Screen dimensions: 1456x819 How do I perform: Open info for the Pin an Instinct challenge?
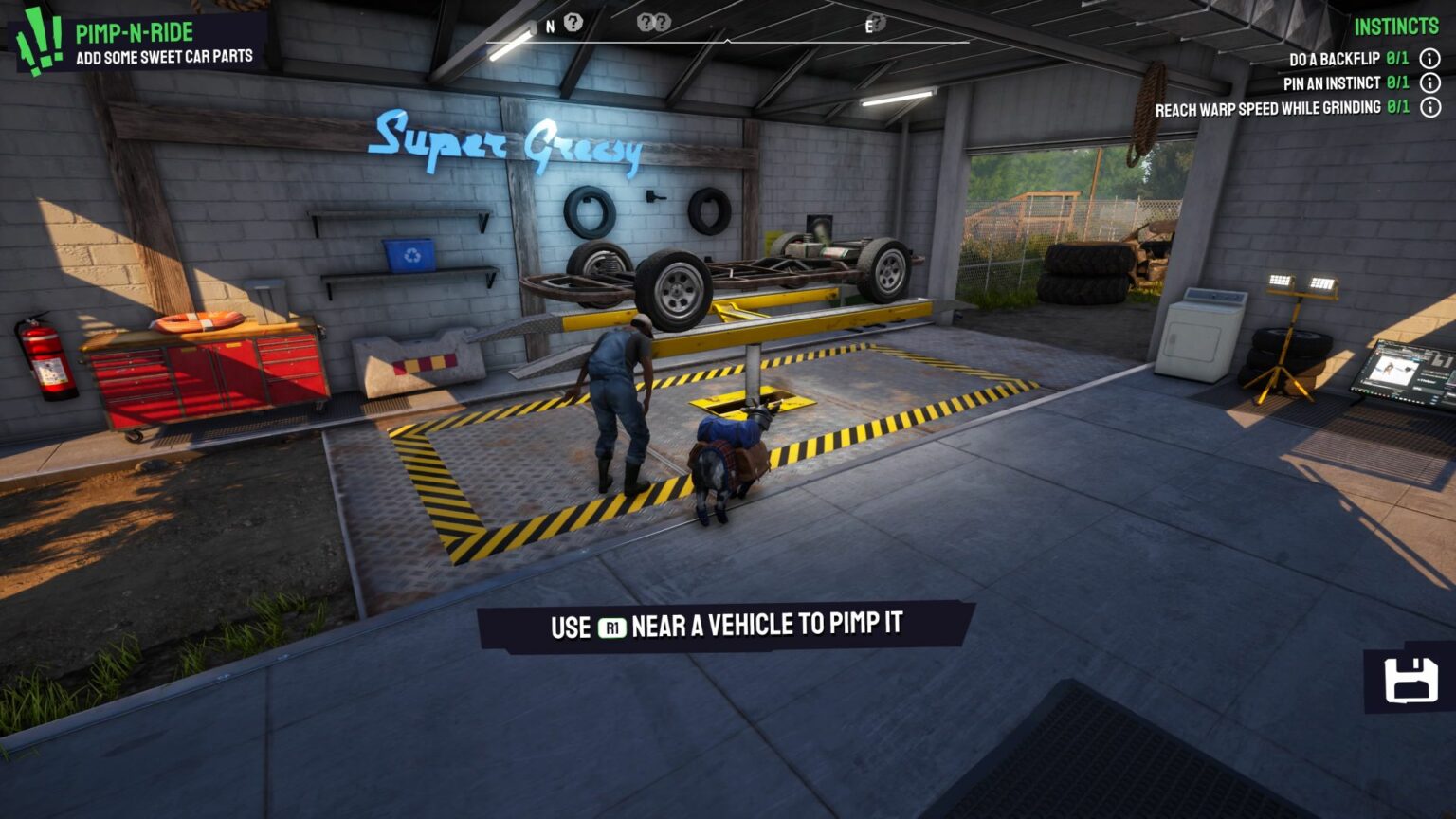[x=1431, y=82]
